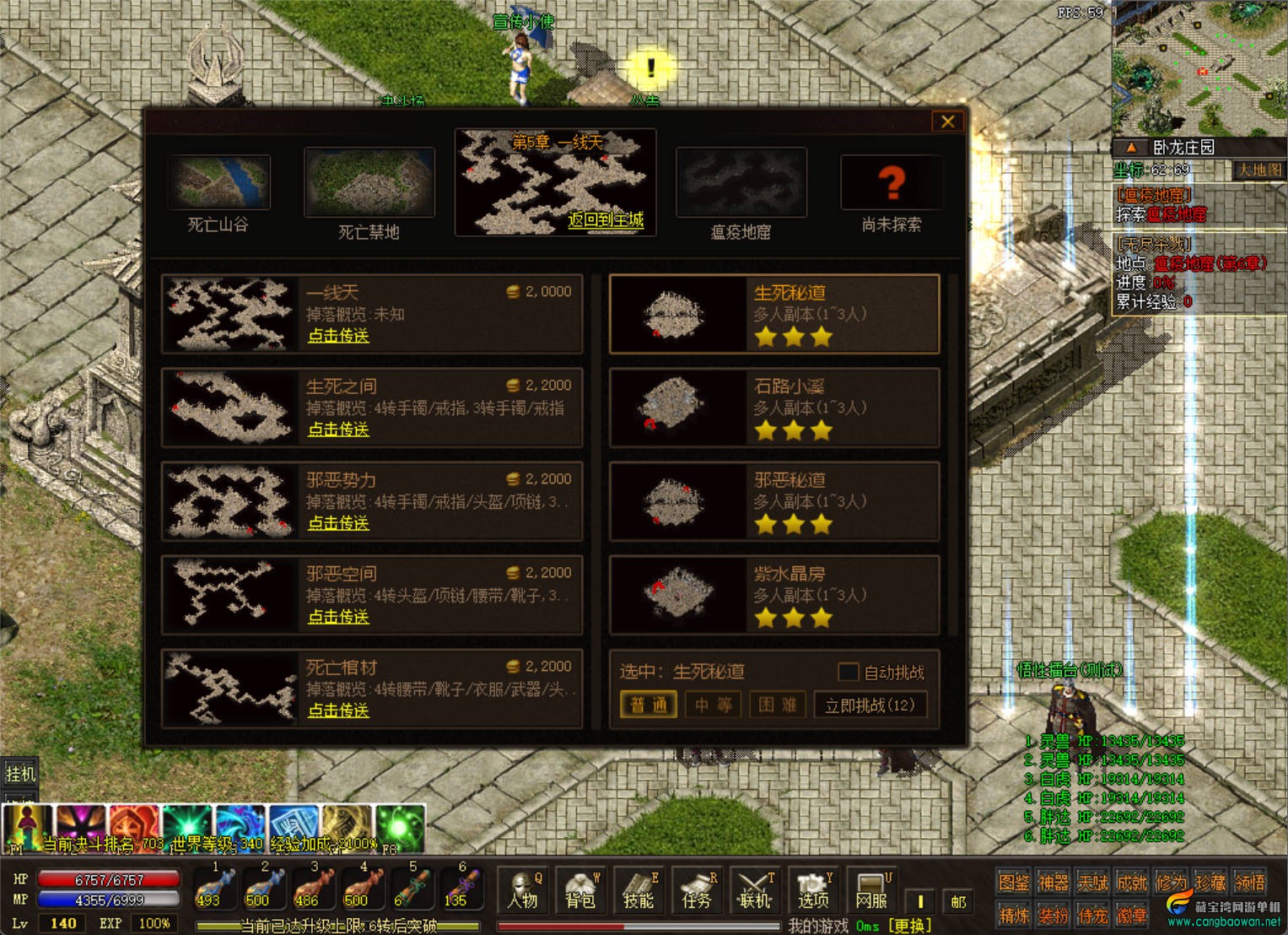Teleport to 生死之间 map
The width and height of the screenshot is (1288, 935).
[338, 430]
